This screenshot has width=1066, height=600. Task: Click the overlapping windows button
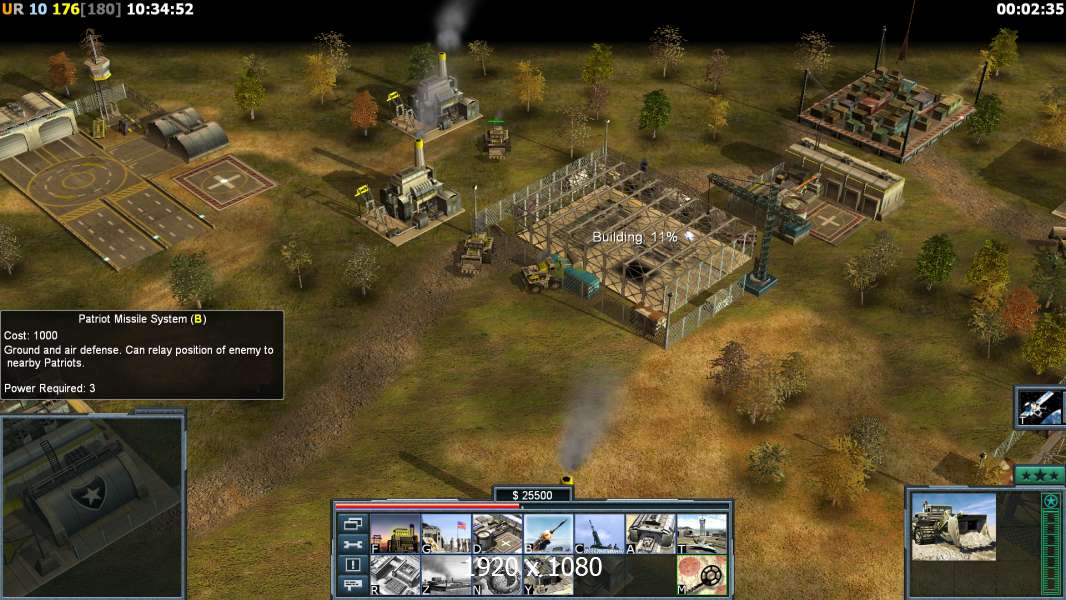tap(352, 524)
